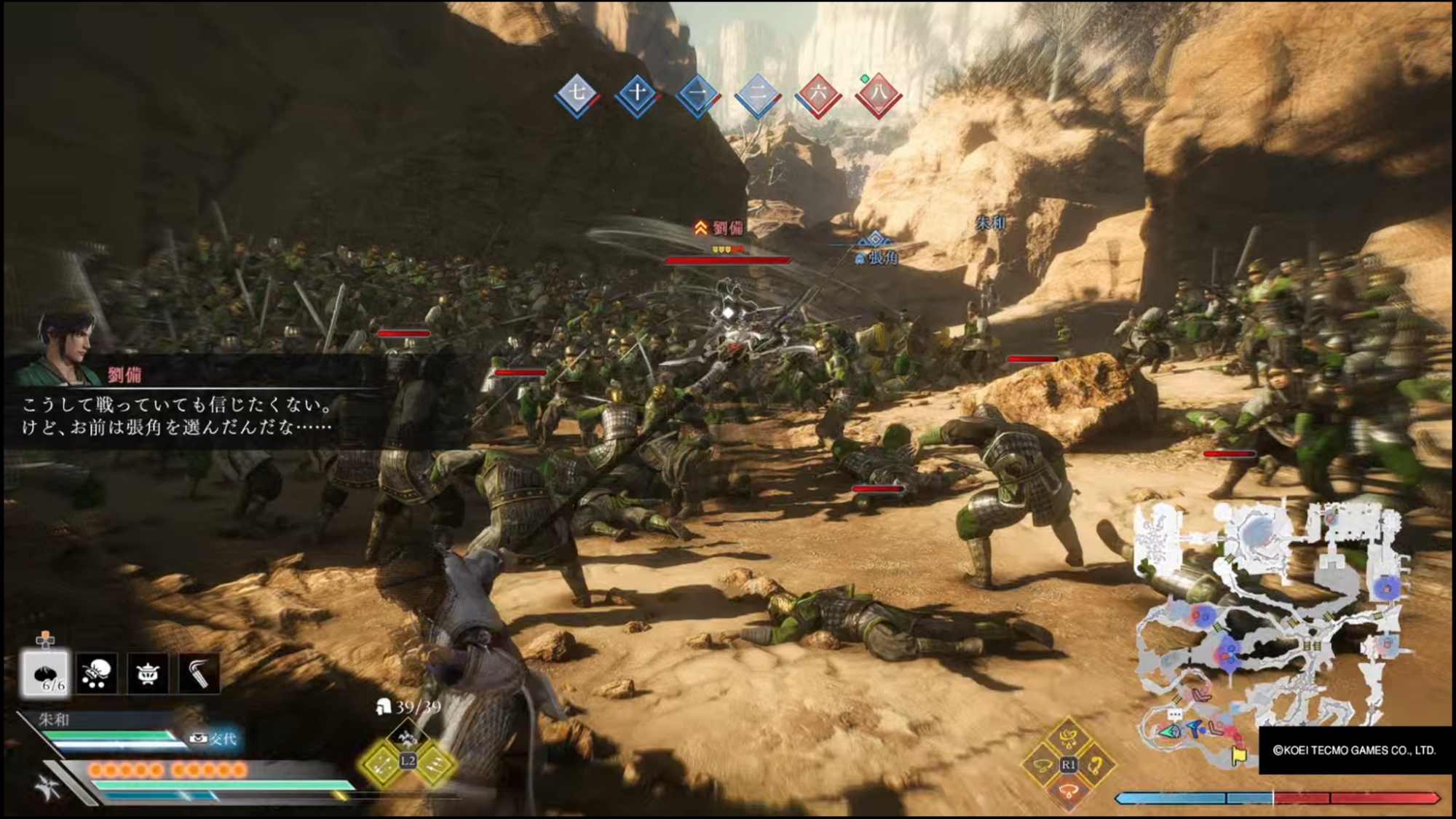Select the meat bun item slot
The height and width of the screenshot is (819, 1456).
tap(46, 673)
